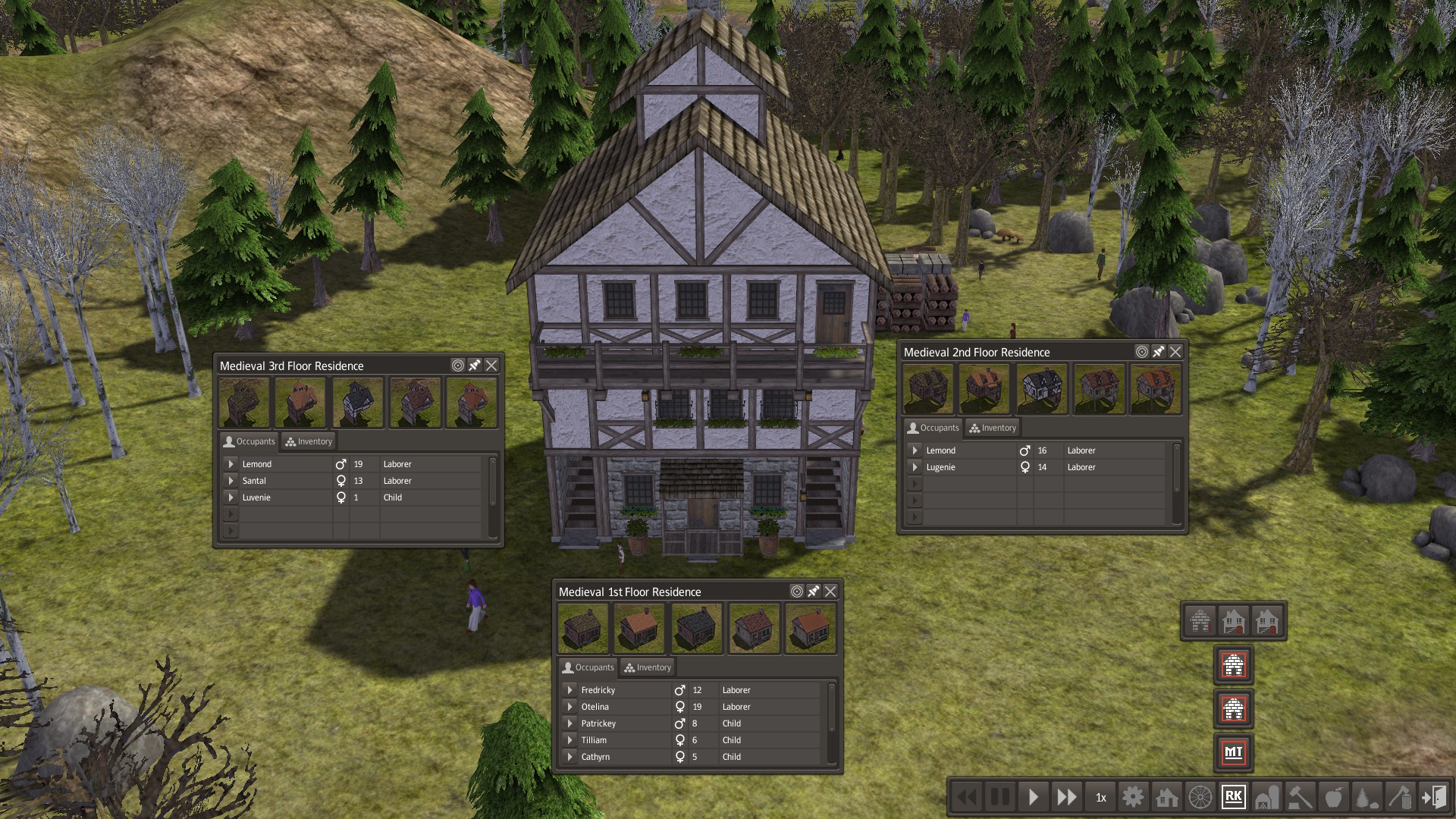Close the Medieval 2nd Floor Residence window
Screen dimensions: 1456x819
point(1175,352)
